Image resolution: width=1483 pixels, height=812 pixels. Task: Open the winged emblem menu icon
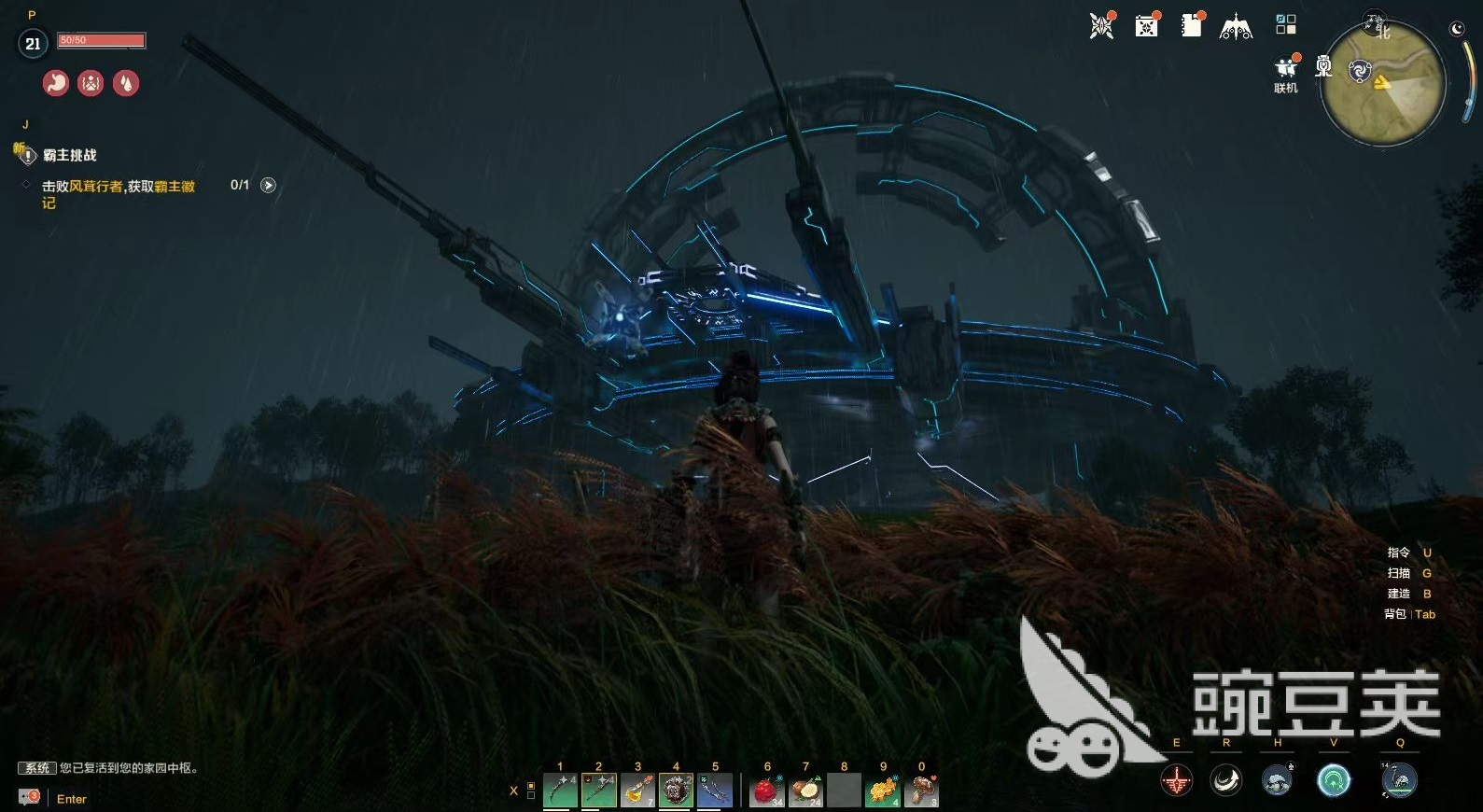click(x=1236, y=27)
